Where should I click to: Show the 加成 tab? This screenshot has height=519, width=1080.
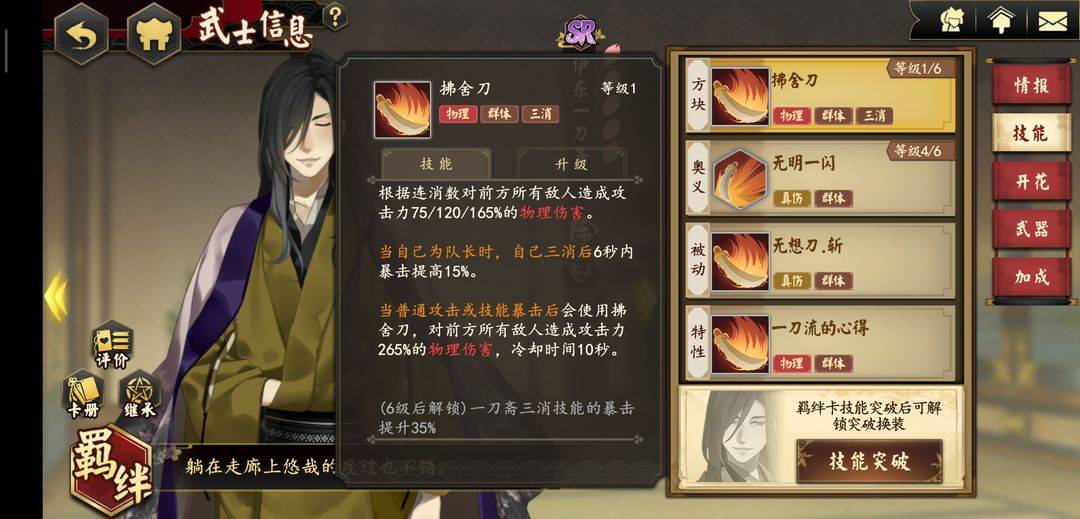tap(1030, 277)
